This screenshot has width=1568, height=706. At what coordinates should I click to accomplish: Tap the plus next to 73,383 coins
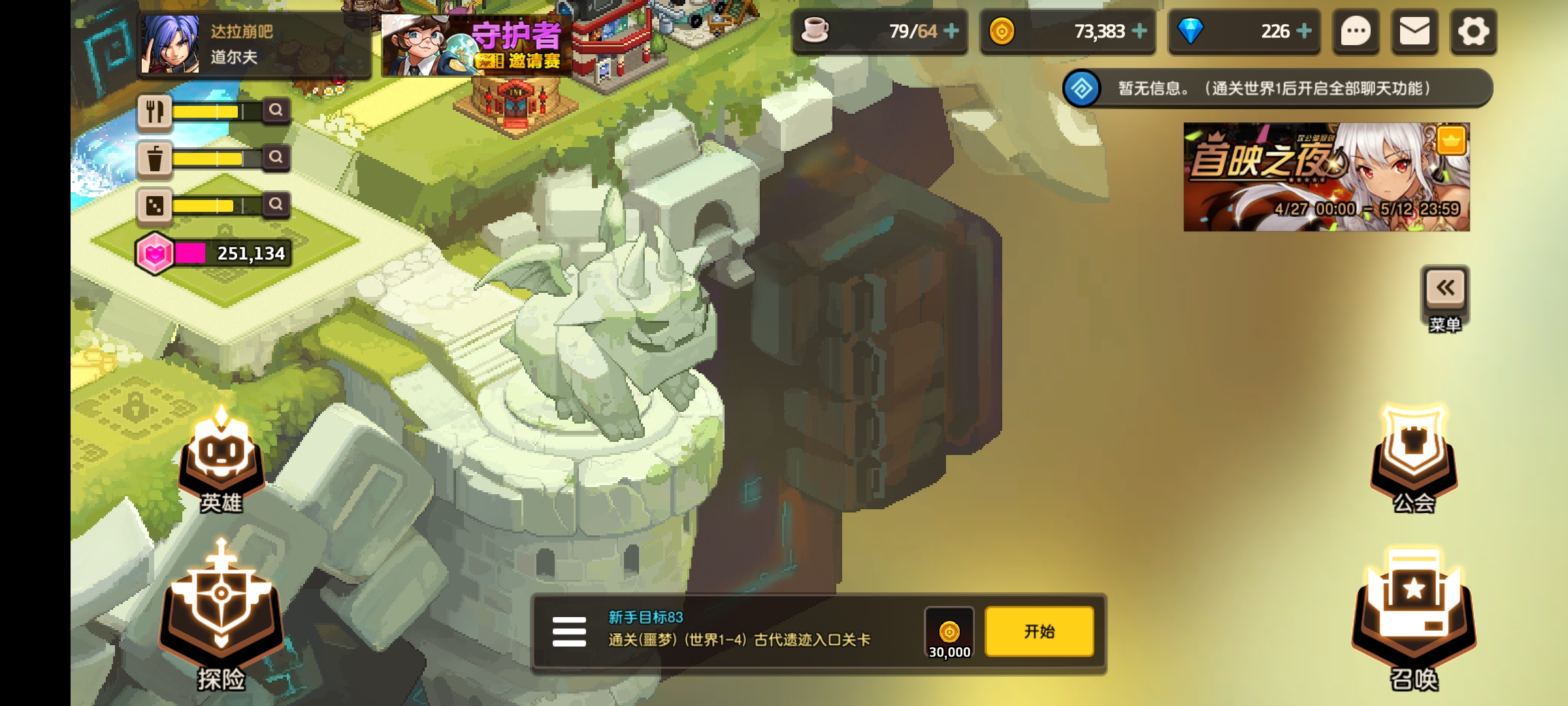(1141, 31)
